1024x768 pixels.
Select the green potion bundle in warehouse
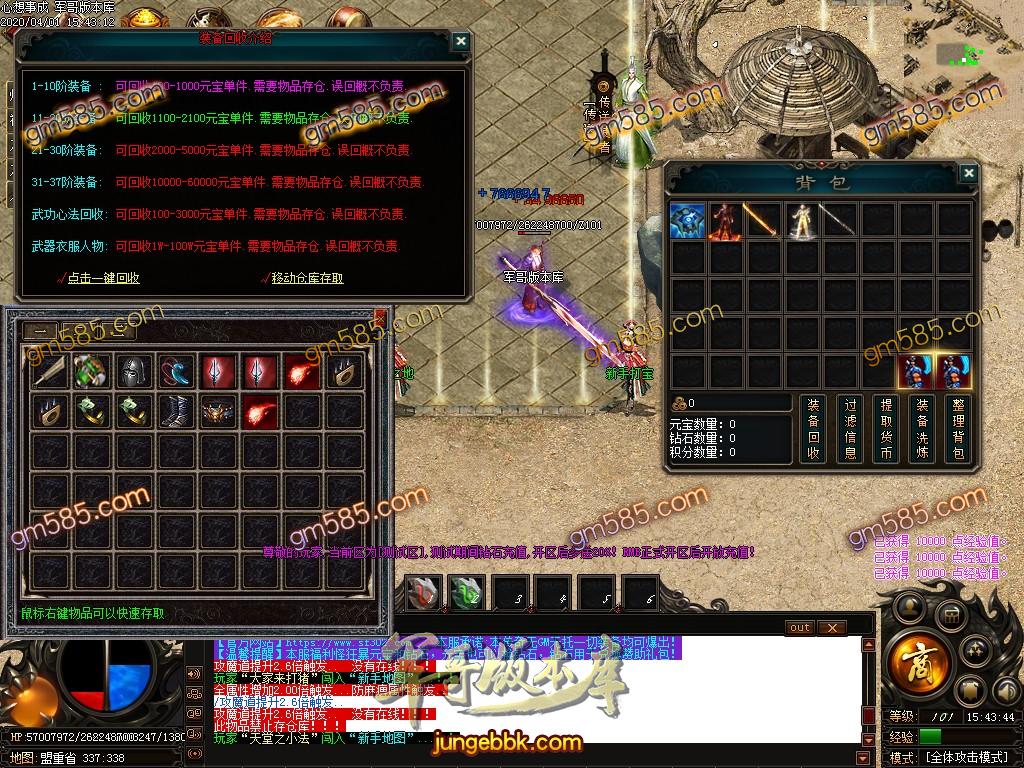coord(92,372)
